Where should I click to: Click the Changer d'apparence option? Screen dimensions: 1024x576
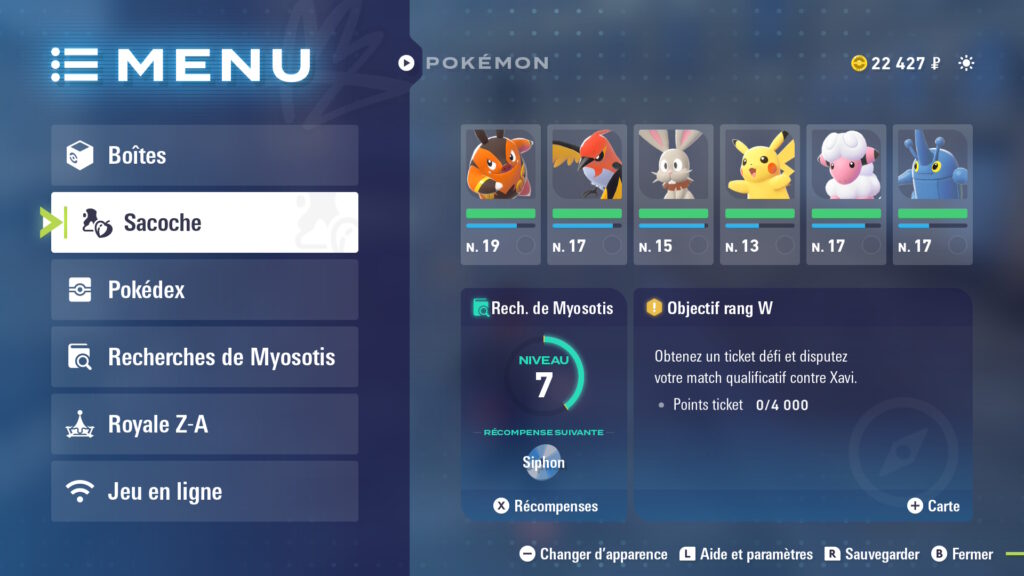point(593,554)
